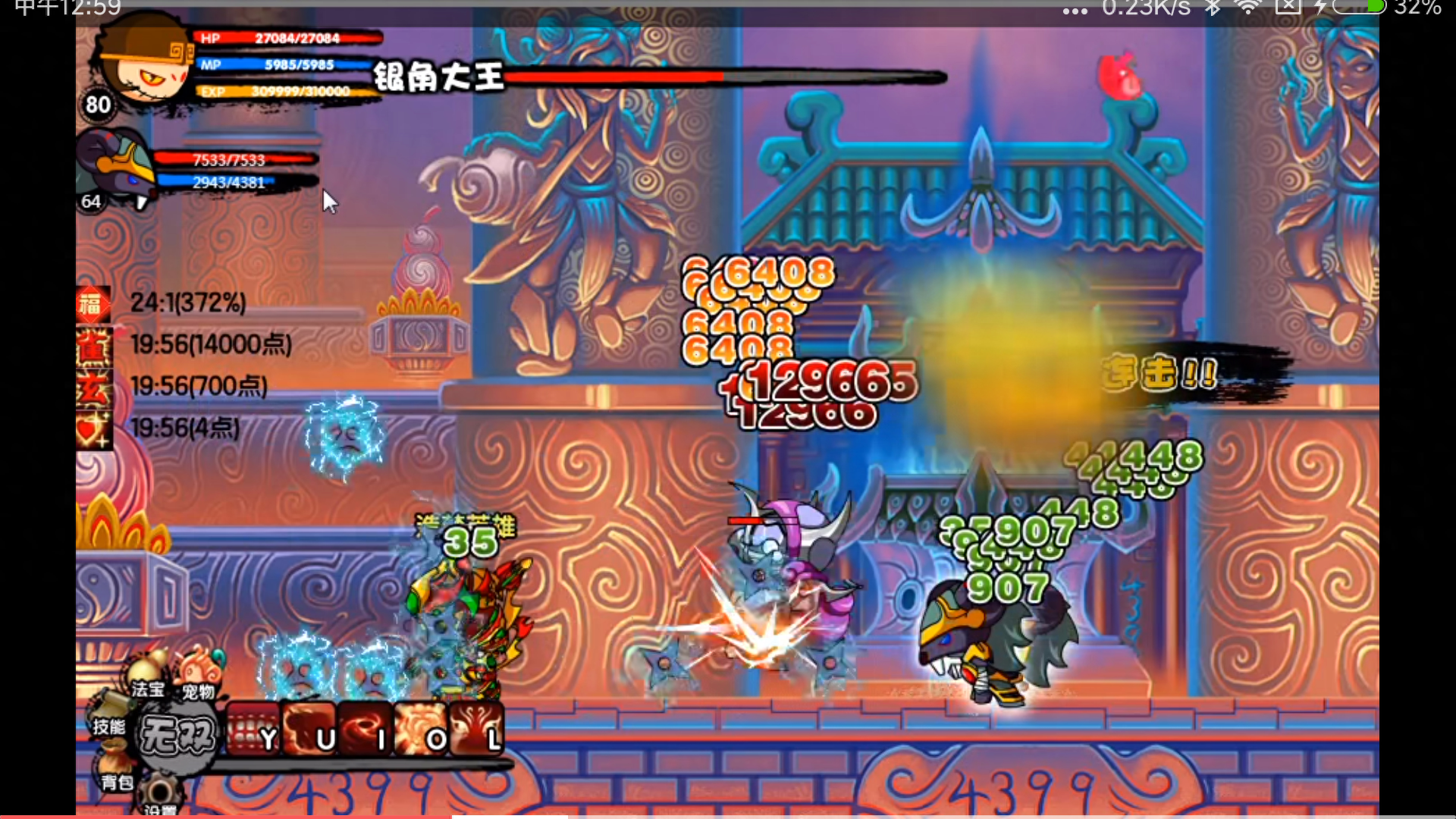Click the 福 fortune buff icon
Viewport: 1456px width, 819px height.
click(93, 304)
